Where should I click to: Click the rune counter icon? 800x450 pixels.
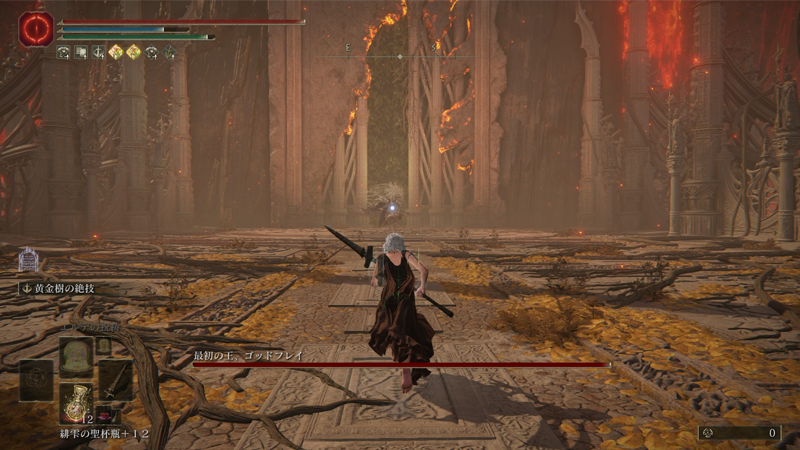coord(709,433)
